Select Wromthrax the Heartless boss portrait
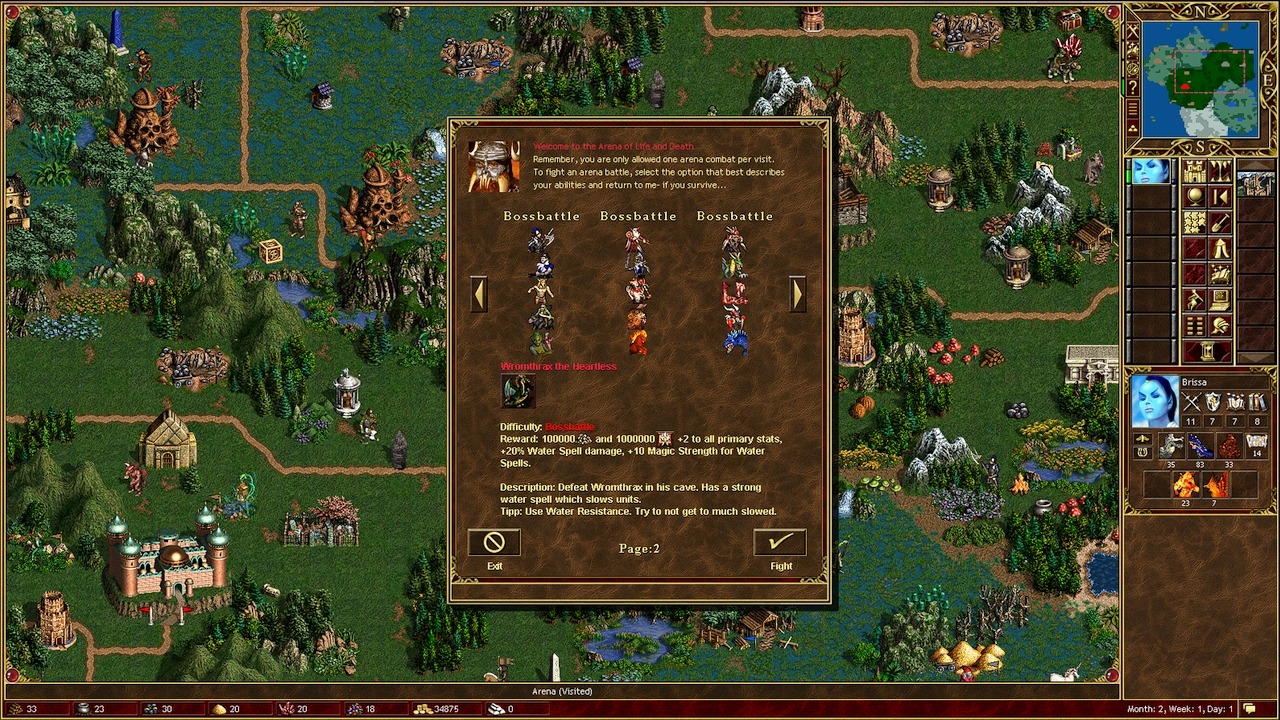1280x720 pixels. 518,391
